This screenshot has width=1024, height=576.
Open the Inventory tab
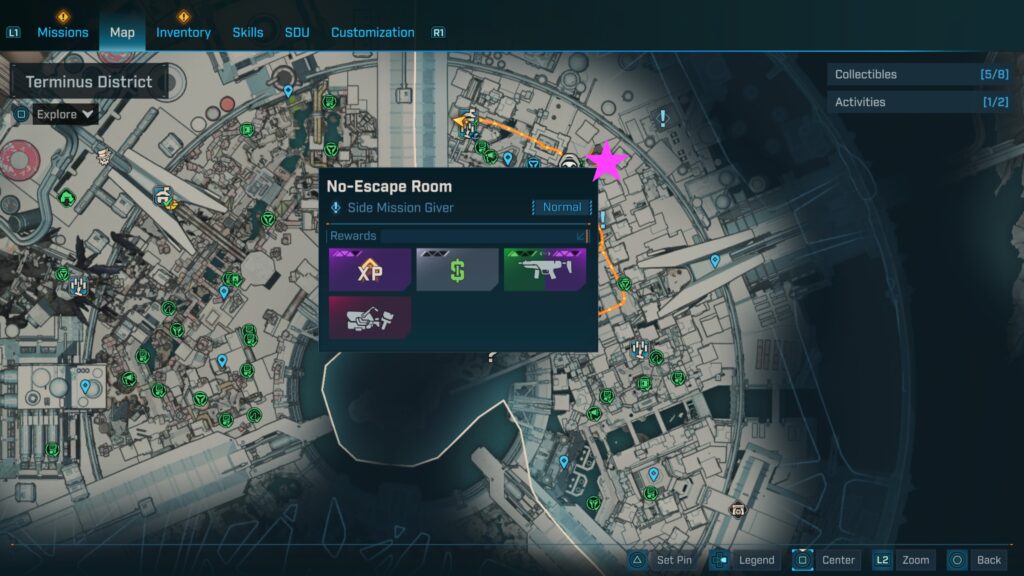pyautogui.click(x=183, y=32)
